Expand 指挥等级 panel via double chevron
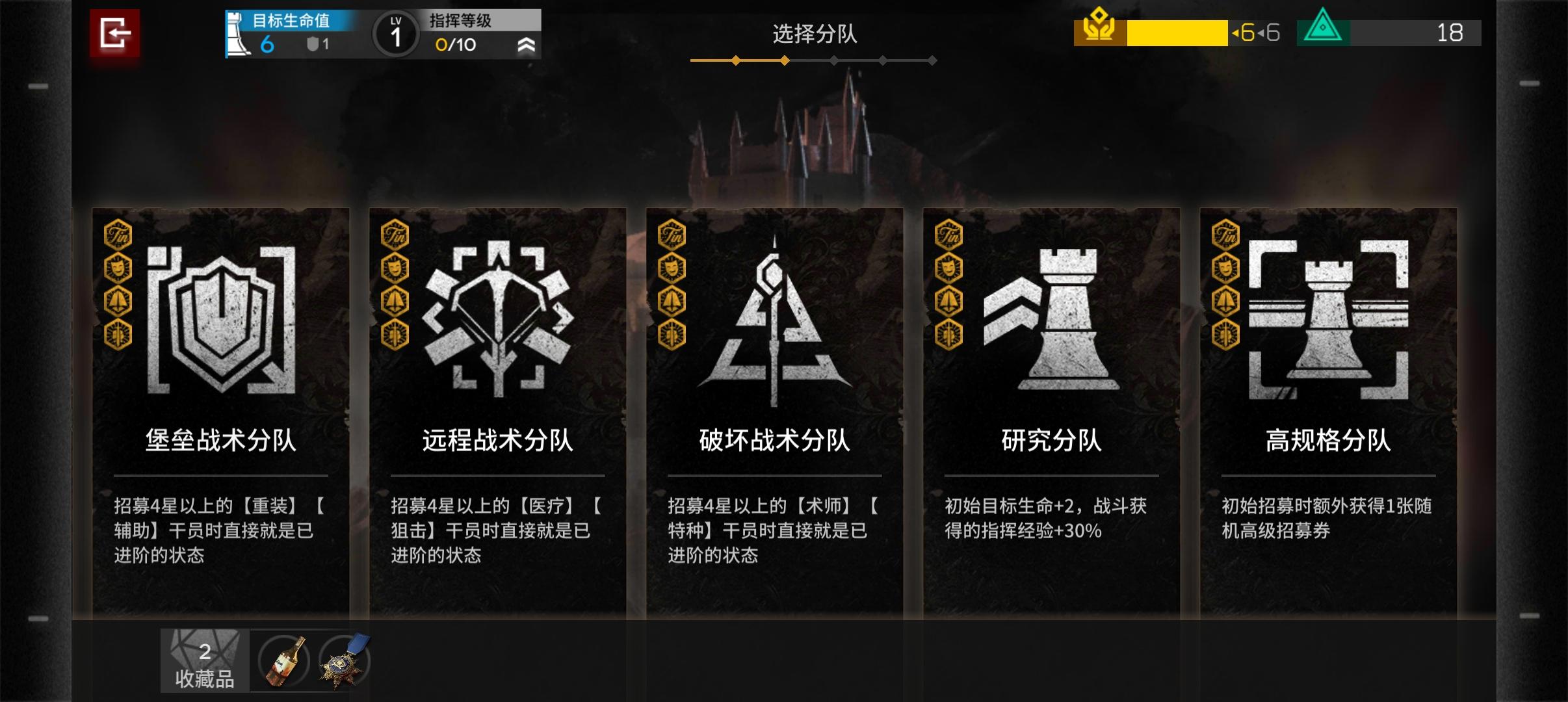 (x=528, y=45)
